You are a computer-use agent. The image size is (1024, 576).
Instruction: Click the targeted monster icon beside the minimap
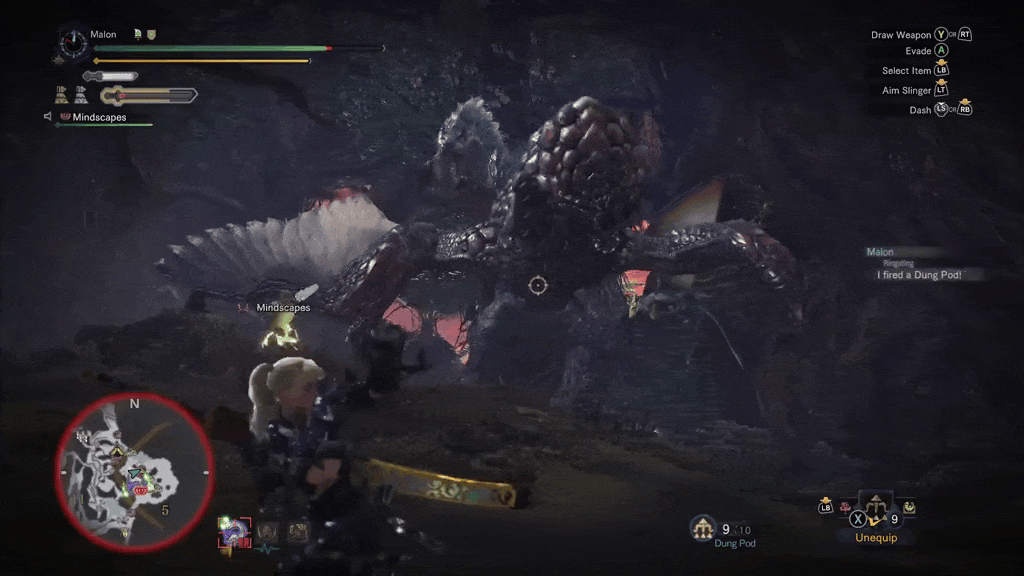point(232,532)
